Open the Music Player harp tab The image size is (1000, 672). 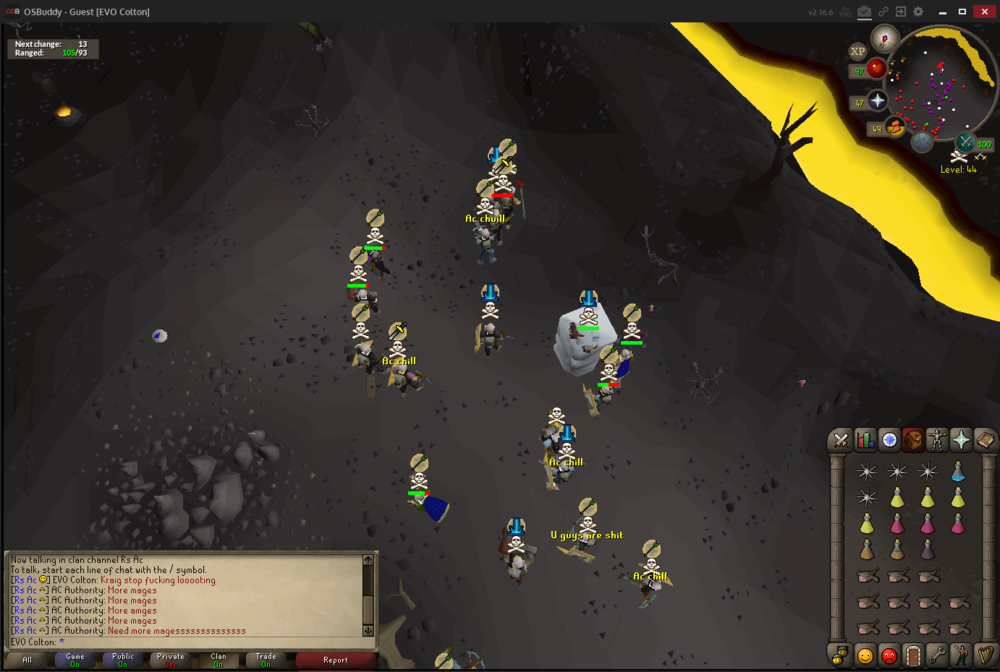(x=985, y=656)
